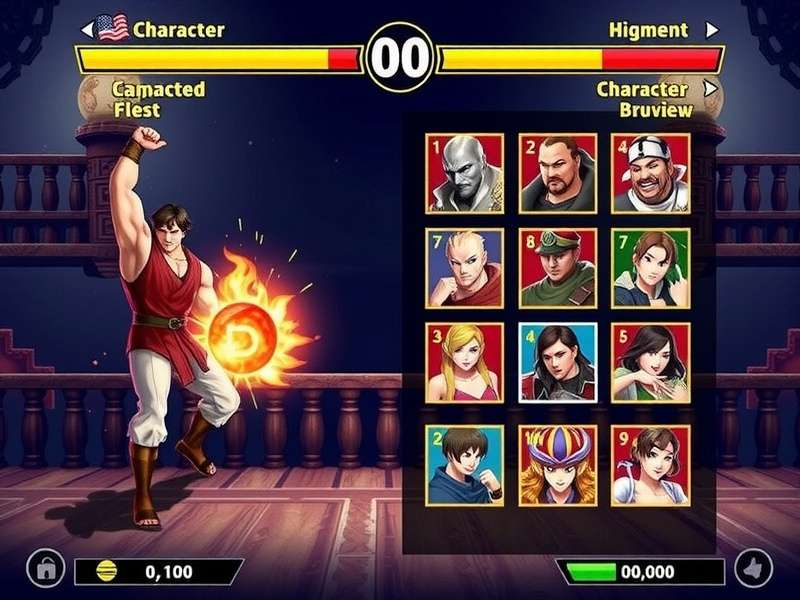The image size is (800, 600).
Task: Open the padlock icon button
Action: (x=45, y=569)
